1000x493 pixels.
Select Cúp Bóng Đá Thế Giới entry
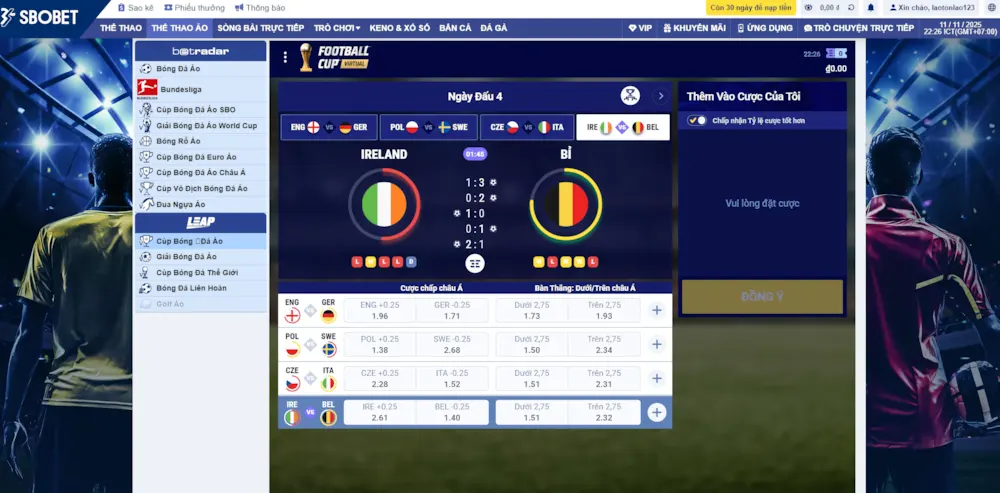pos(194,272)
